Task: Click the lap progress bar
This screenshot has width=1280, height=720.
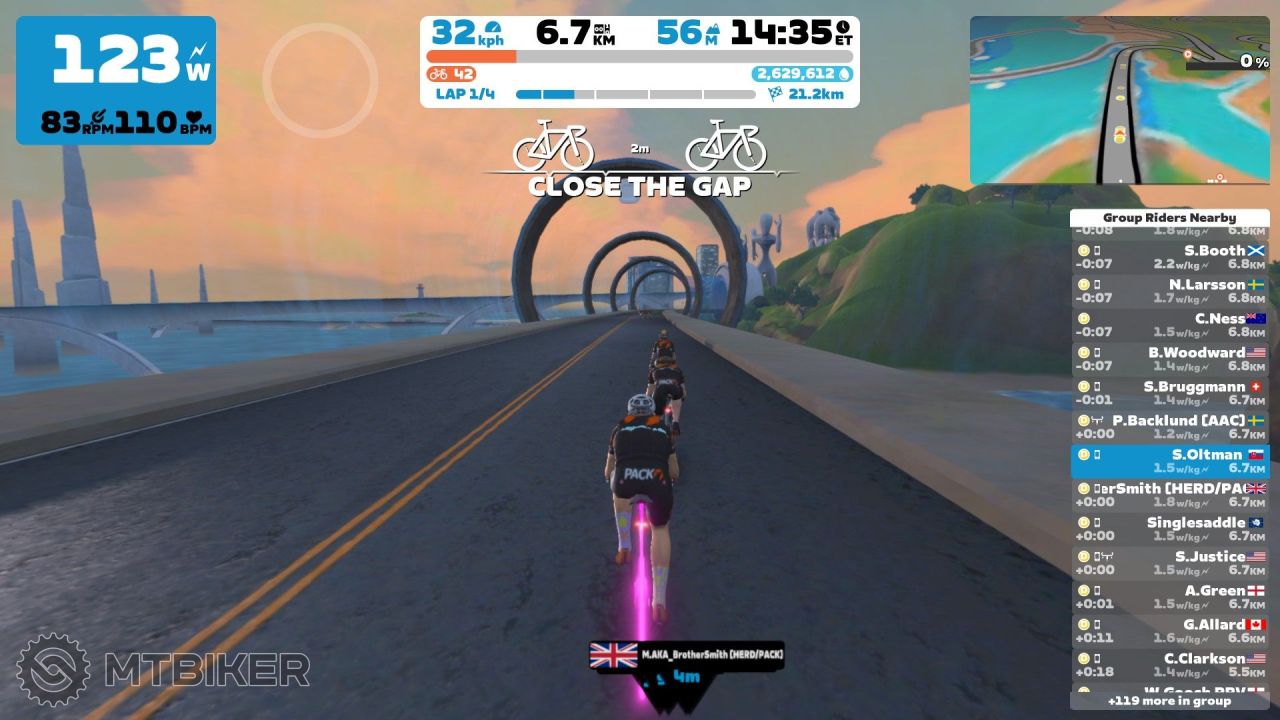Action: point(635,95)
